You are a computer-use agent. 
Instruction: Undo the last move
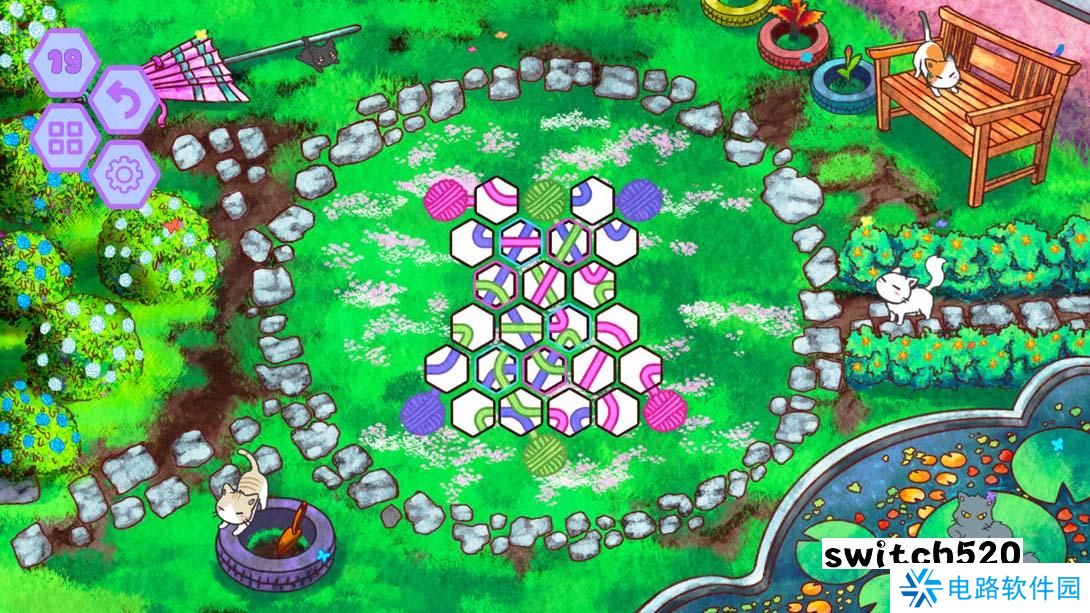[x=123, y=99]
